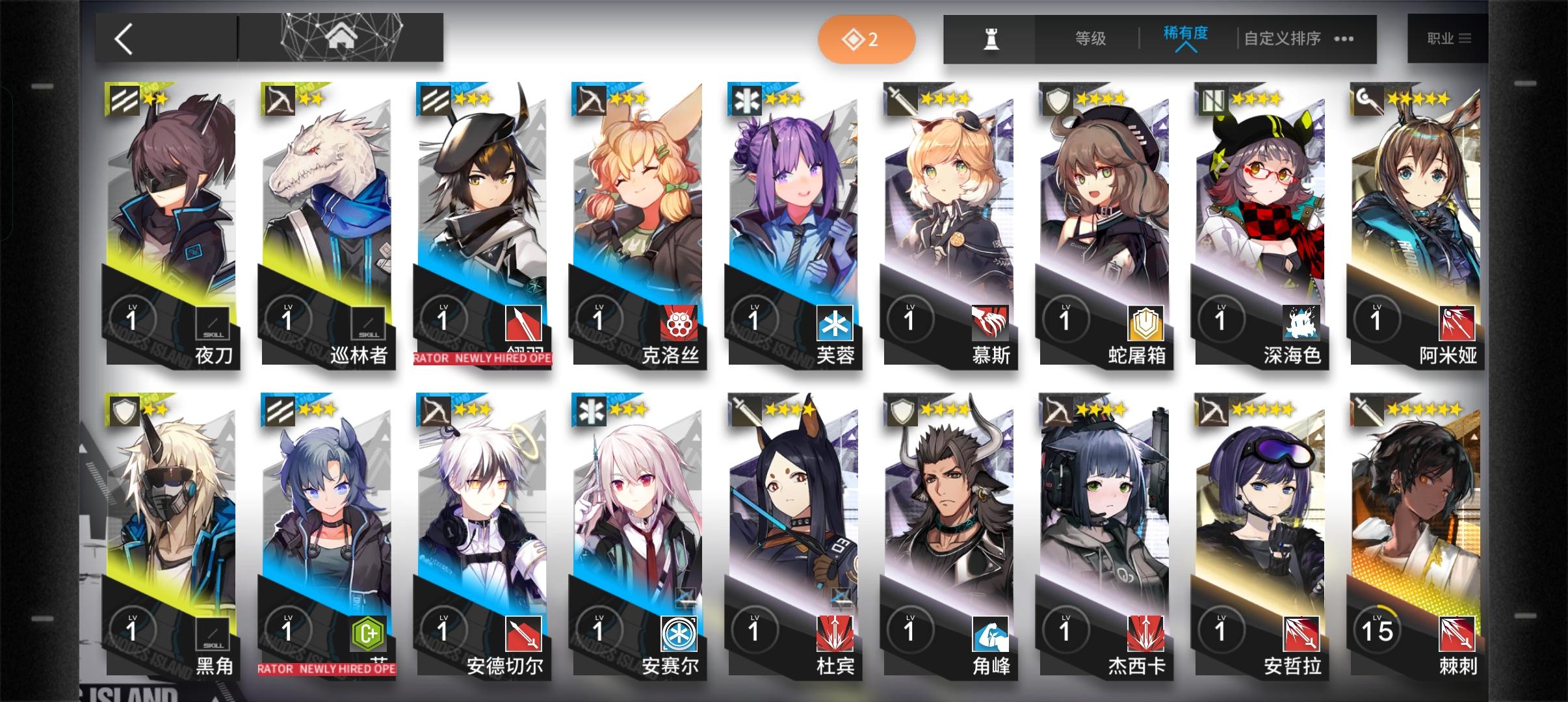
Task: Open the 职业 class filter menu
Action: [x=1448, y=38]
